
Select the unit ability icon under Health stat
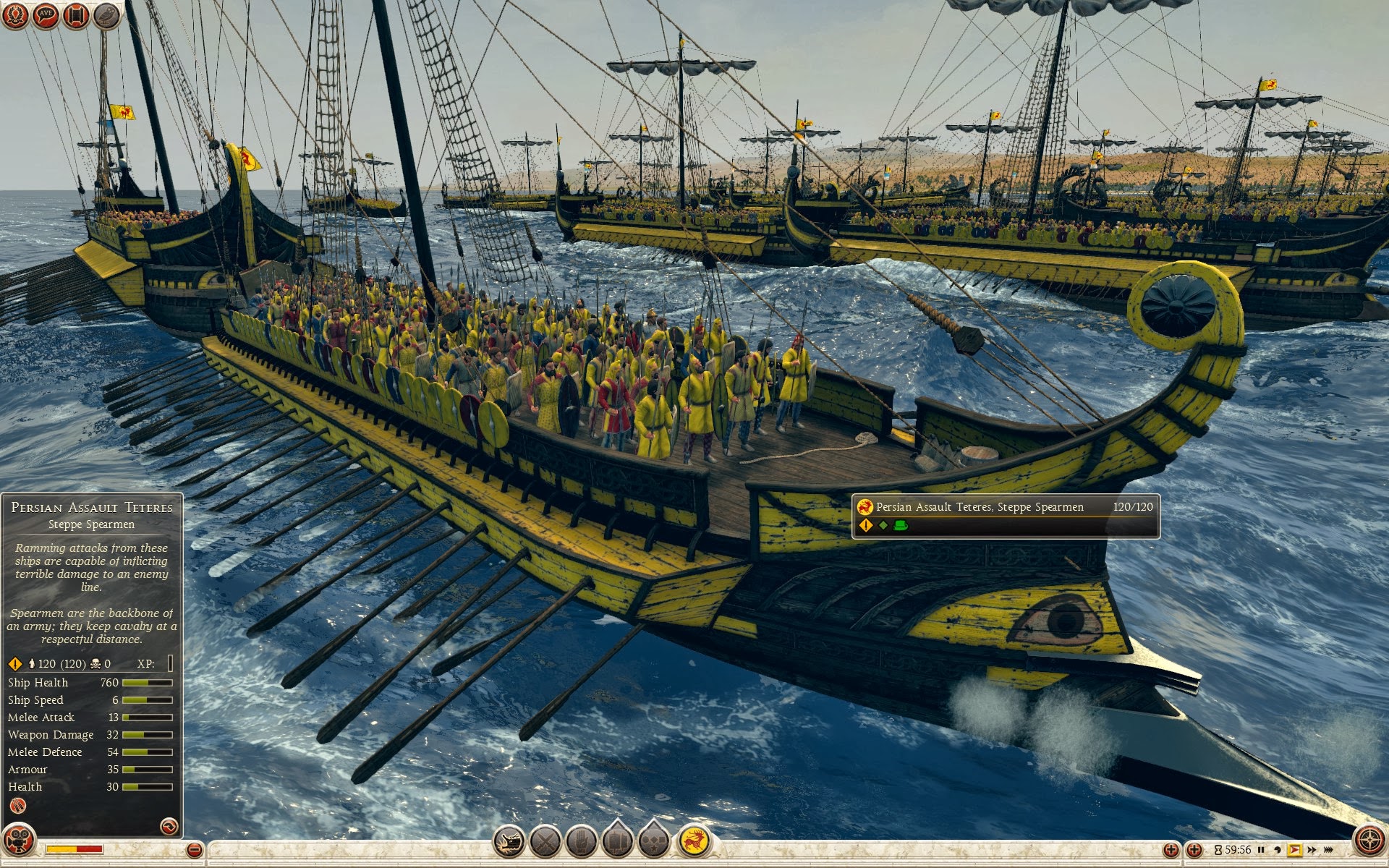pos(18,806)
